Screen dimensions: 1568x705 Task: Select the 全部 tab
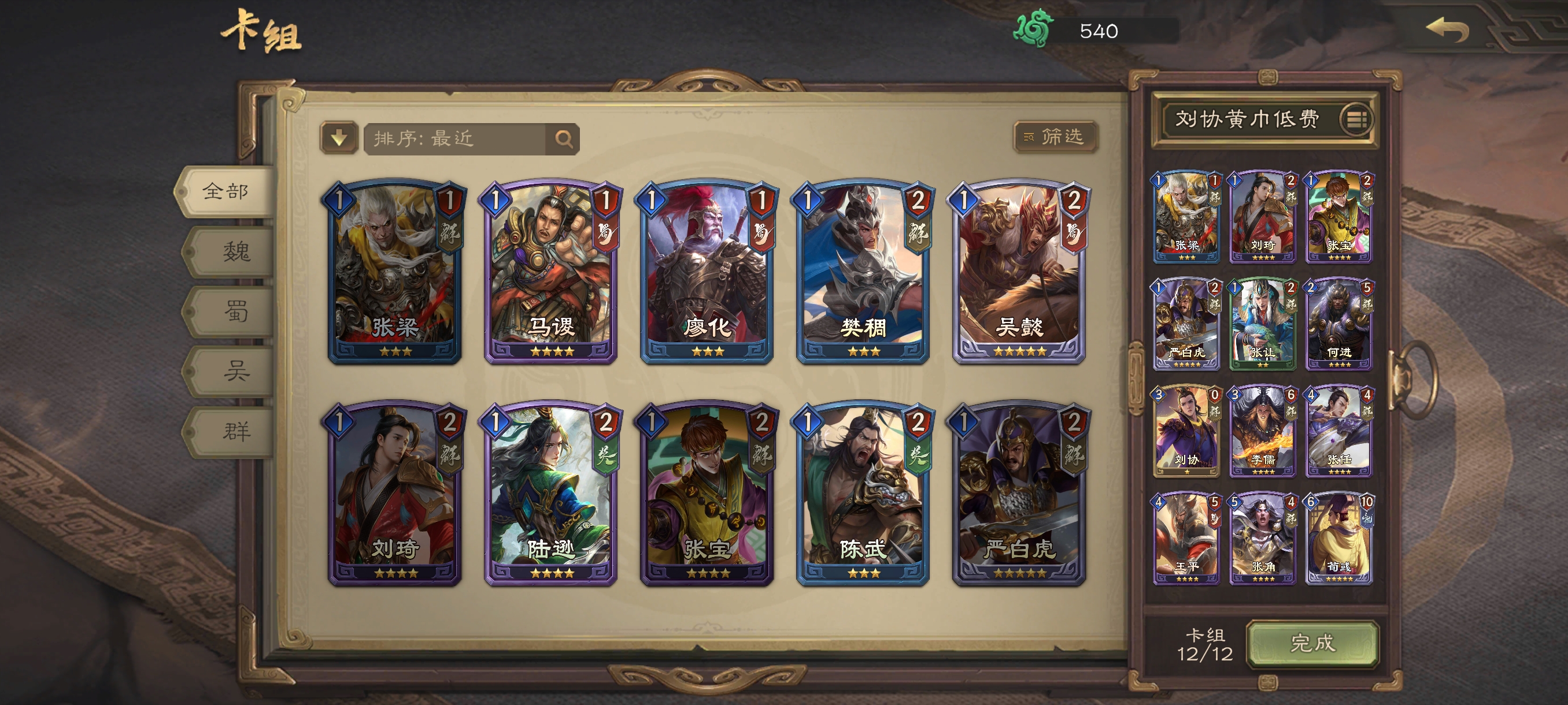point(227,192)
